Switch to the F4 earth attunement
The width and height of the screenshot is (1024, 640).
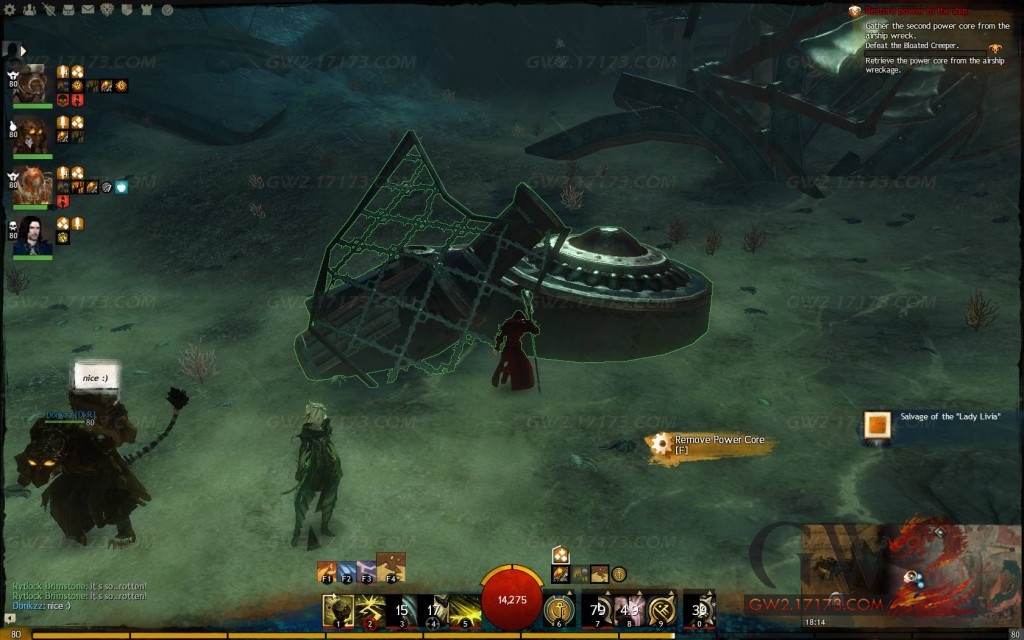click(x=390, y=568)
